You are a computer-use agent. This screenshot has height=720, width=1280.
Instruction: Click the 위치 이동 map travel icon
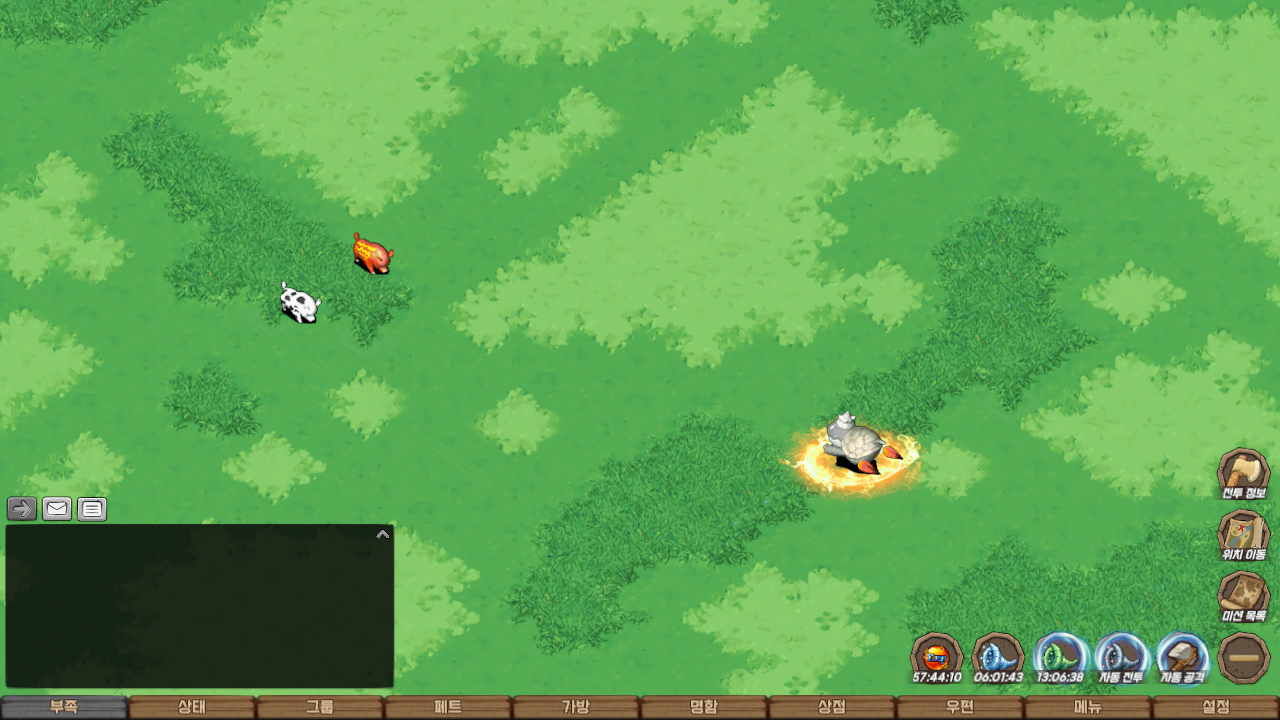(x=1243, y=536)
